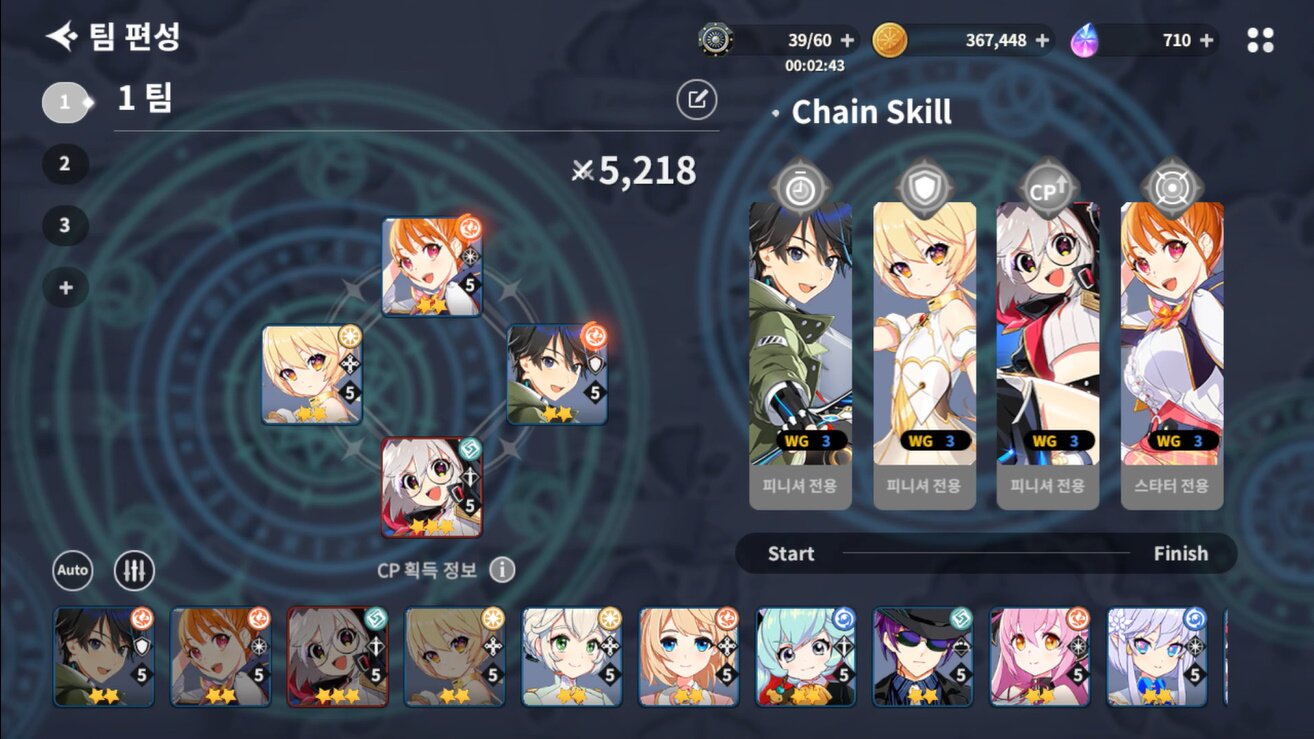Open the four-dot grid menu
This screenshot has height=739, width=1314.
pyautogui.click(x=1260, y=40)
